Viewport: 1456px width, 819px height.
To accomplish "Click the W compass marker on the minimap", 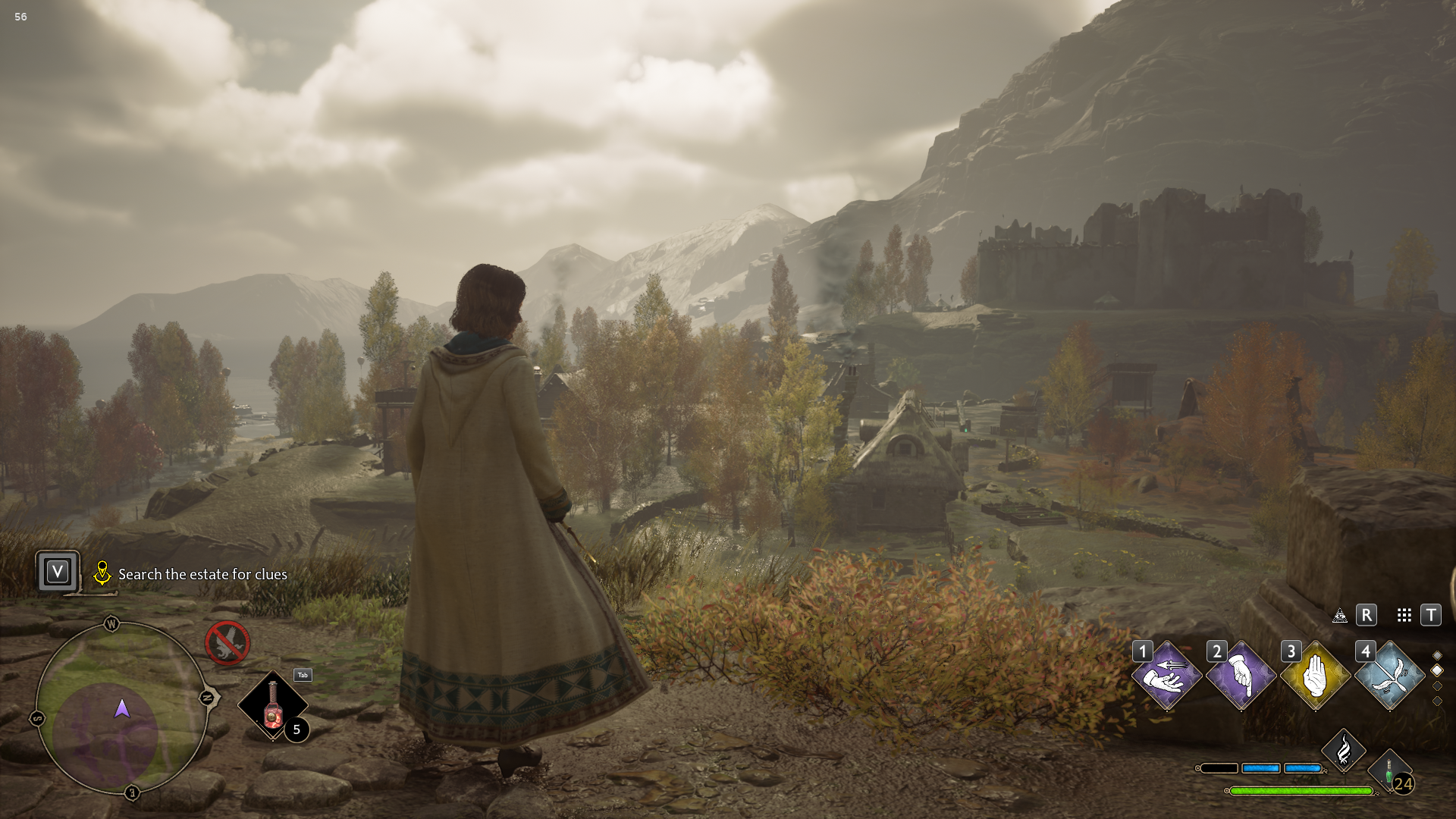I will click(111, 624).
